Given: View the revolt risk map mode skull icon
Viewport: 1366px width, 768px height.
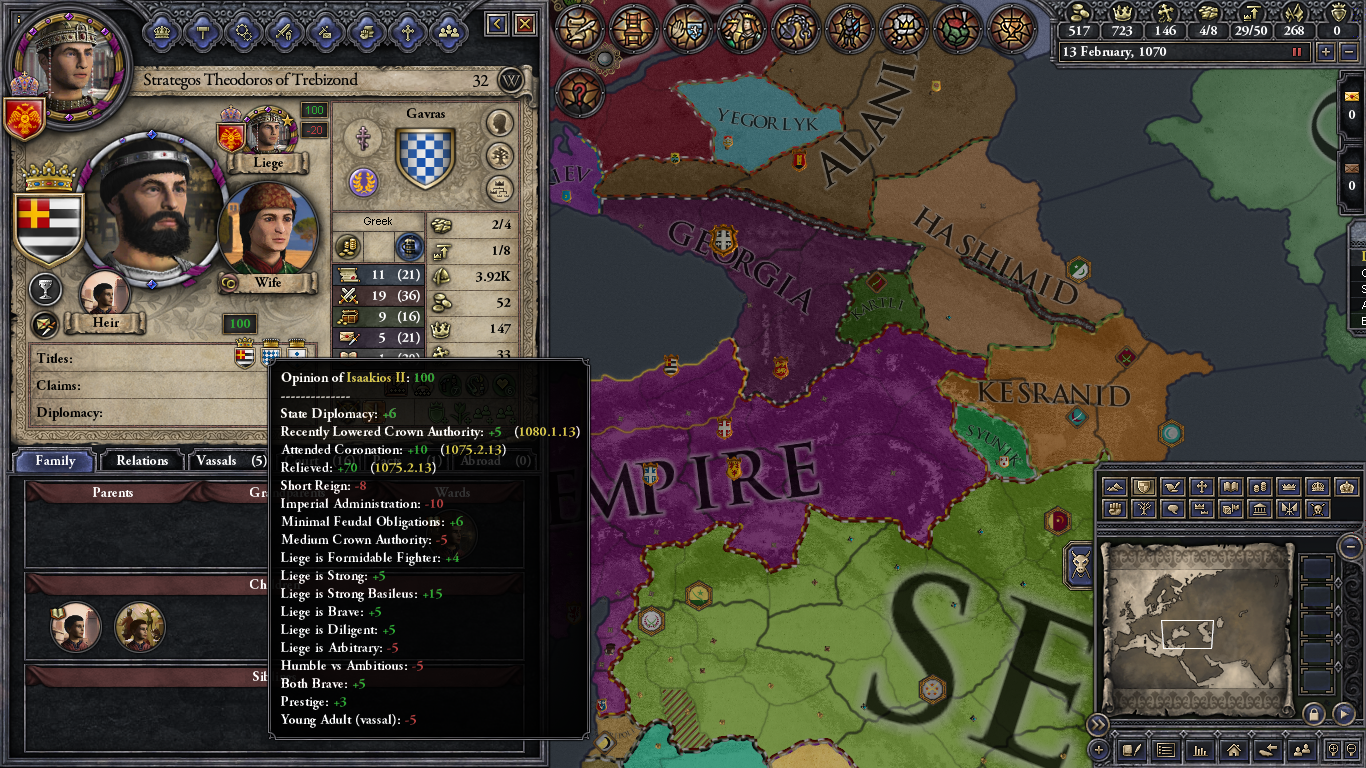Looking at the screenshot, I should (x=1318, y=510).
